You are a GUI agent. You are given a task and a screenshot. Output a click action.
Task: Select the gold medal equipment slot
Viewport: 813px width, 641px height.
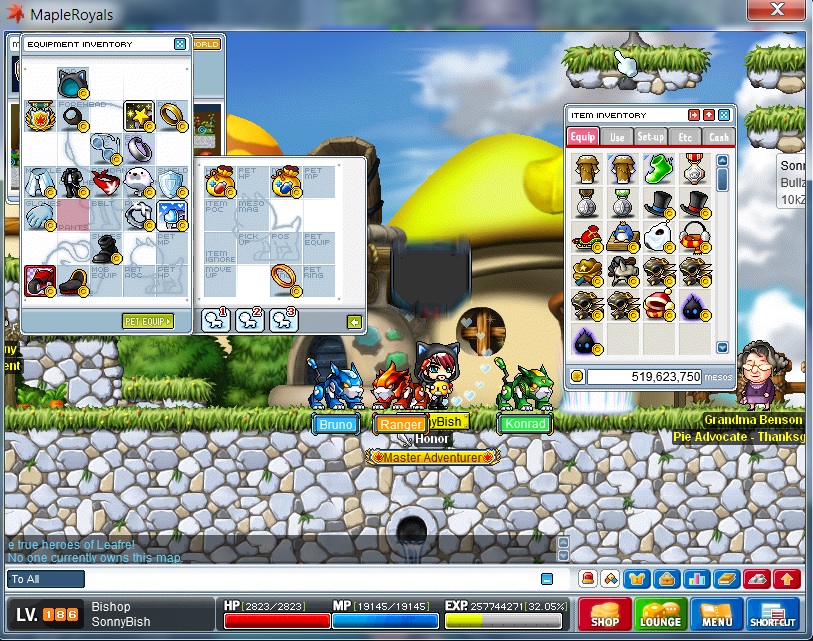[x=38, y=116]
